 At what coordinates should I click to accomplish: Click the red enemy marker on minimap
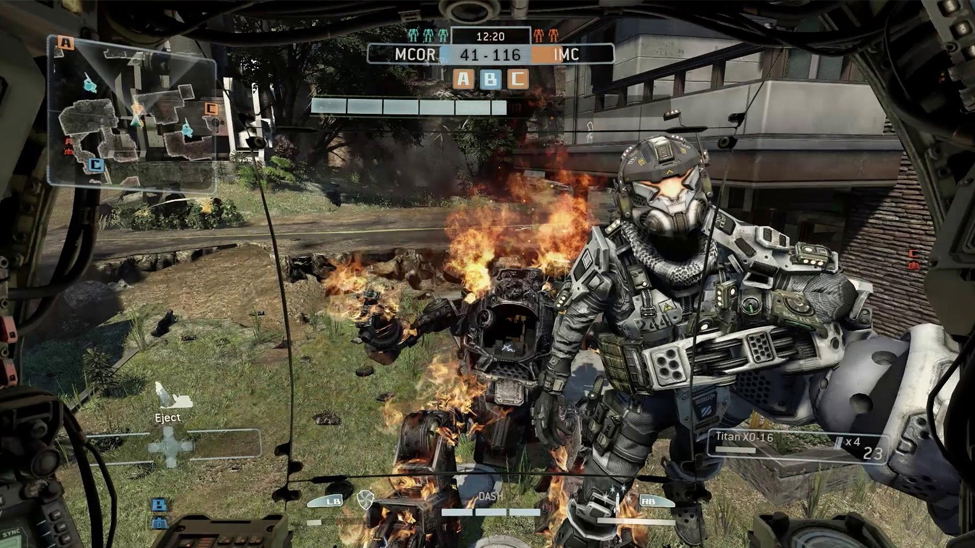[x=69, y=146]
